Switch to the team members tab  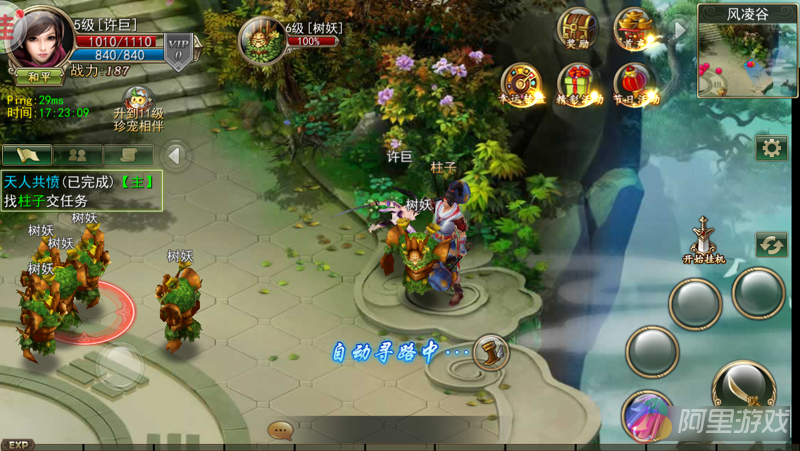pyautogui.click(x=77, y=155)
